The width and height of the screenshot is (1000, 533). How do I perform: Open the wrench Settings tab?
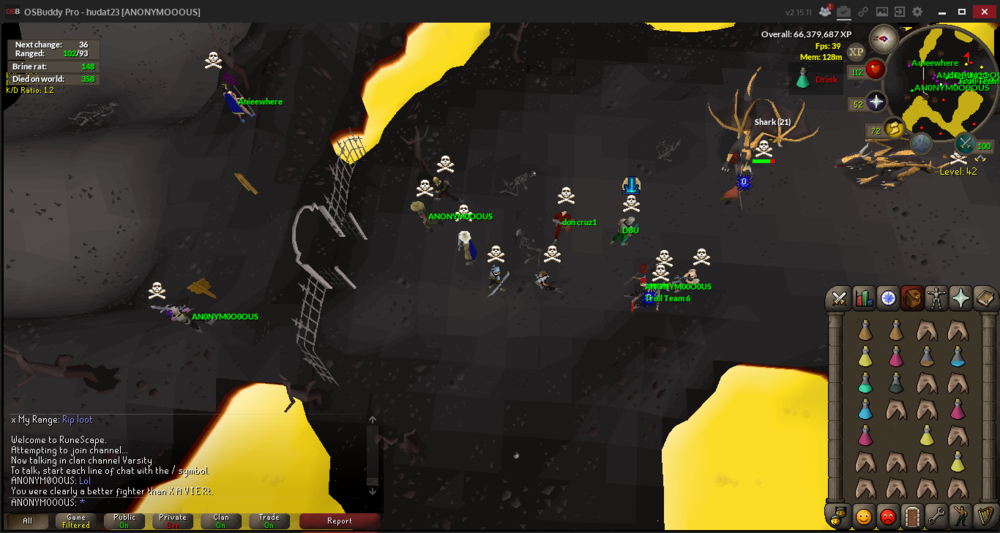[936, 516]
